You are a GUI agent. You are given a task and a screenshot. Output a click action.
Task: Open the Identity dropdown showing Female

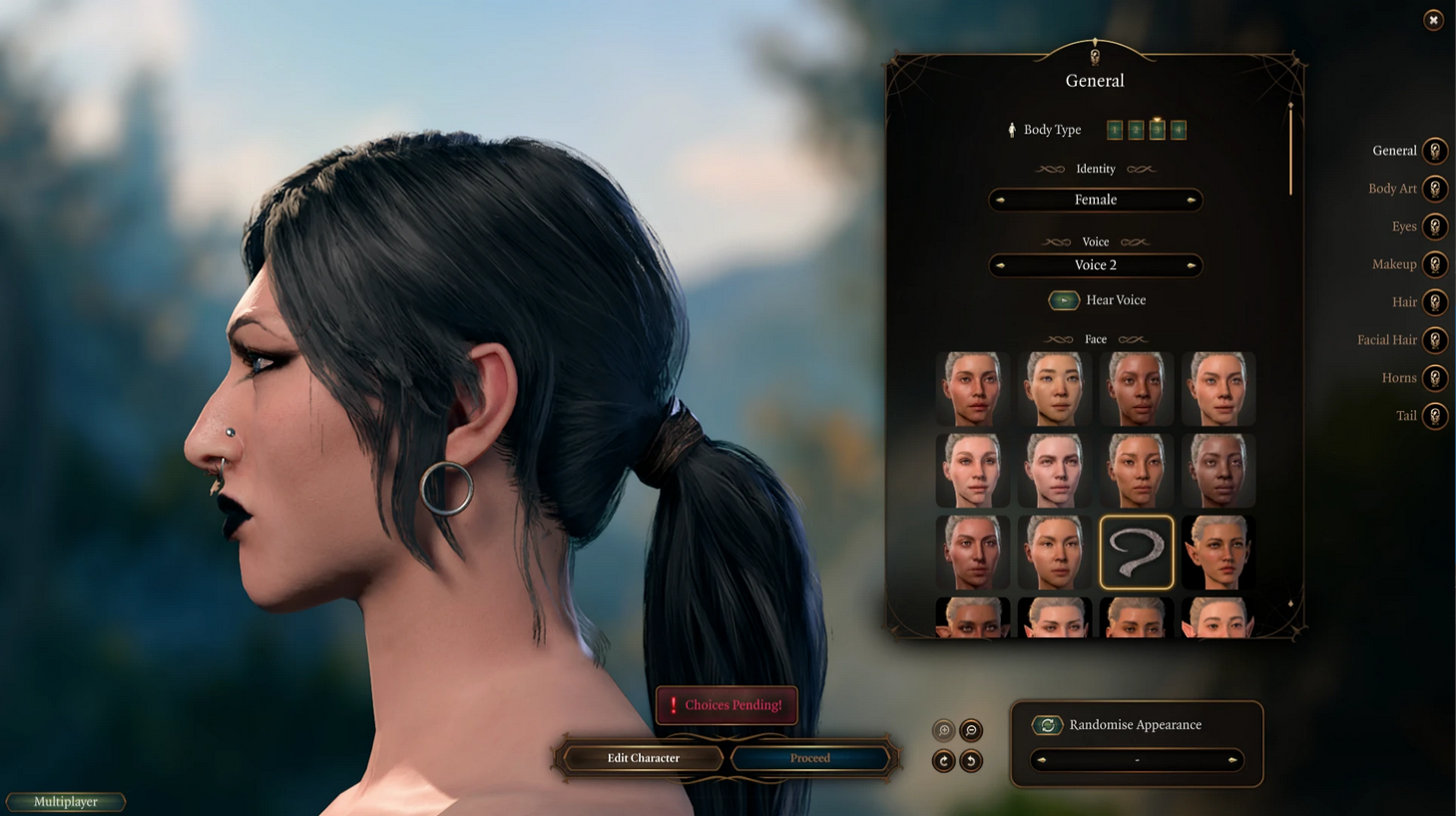pyautogui.click(x=1094, y=200)
